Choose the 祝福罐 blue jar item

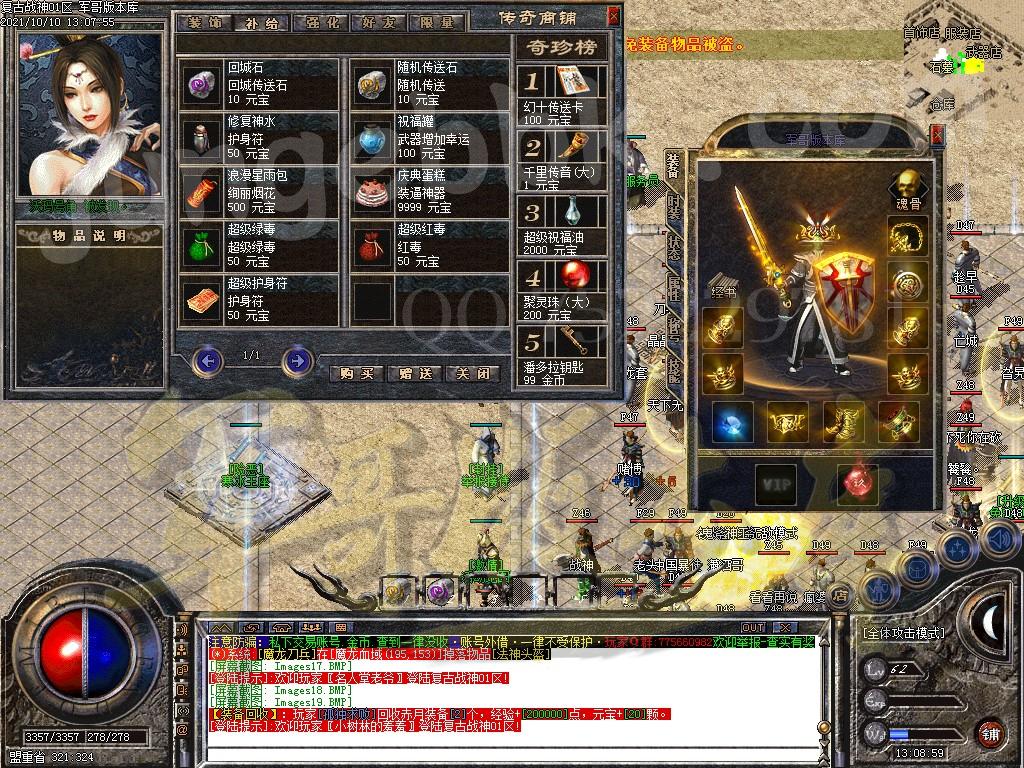click(x=372, y=140)
